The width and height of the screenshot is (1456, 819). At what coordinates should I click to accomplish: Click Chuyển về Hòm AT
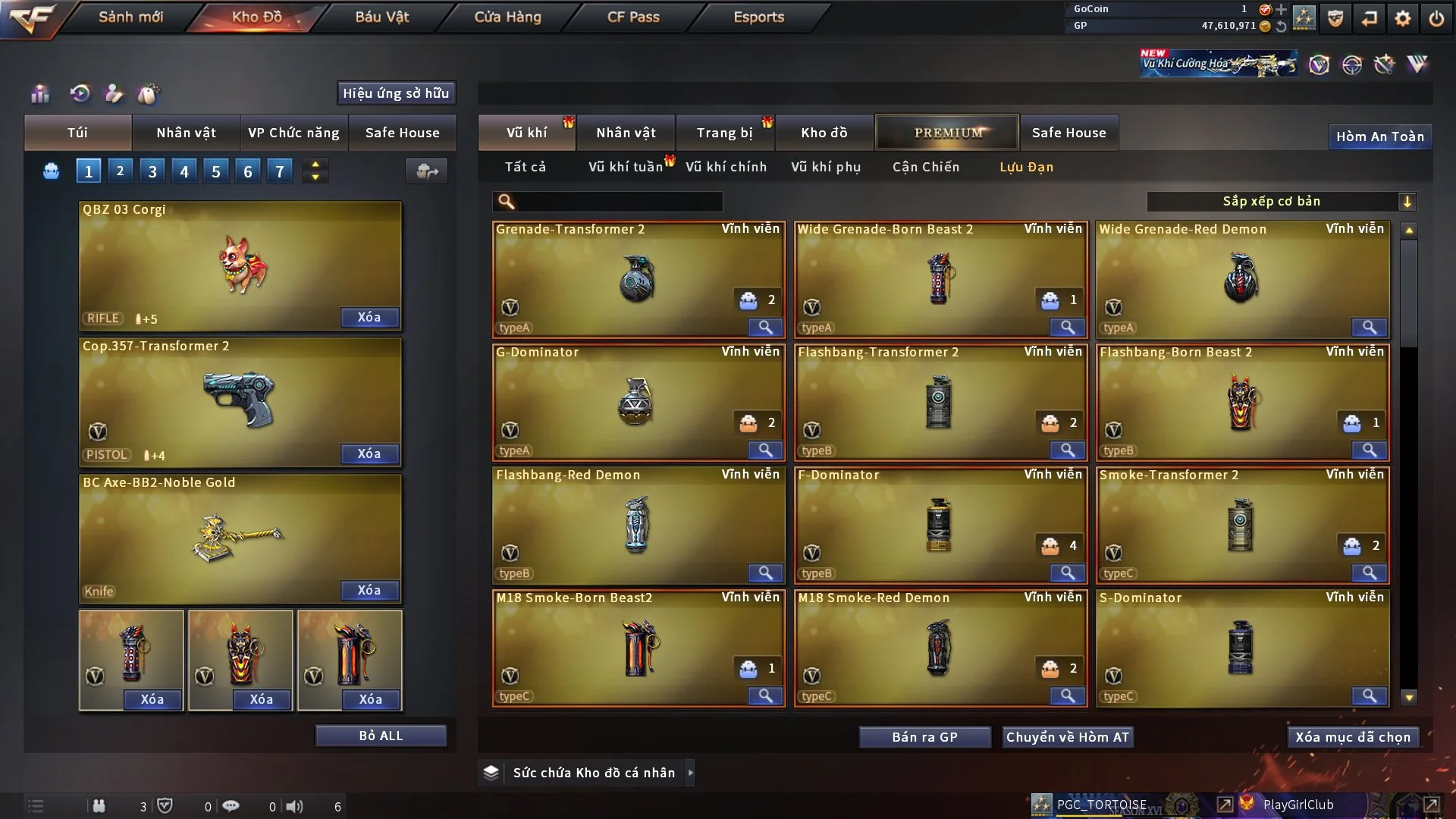click(1067, 737)
